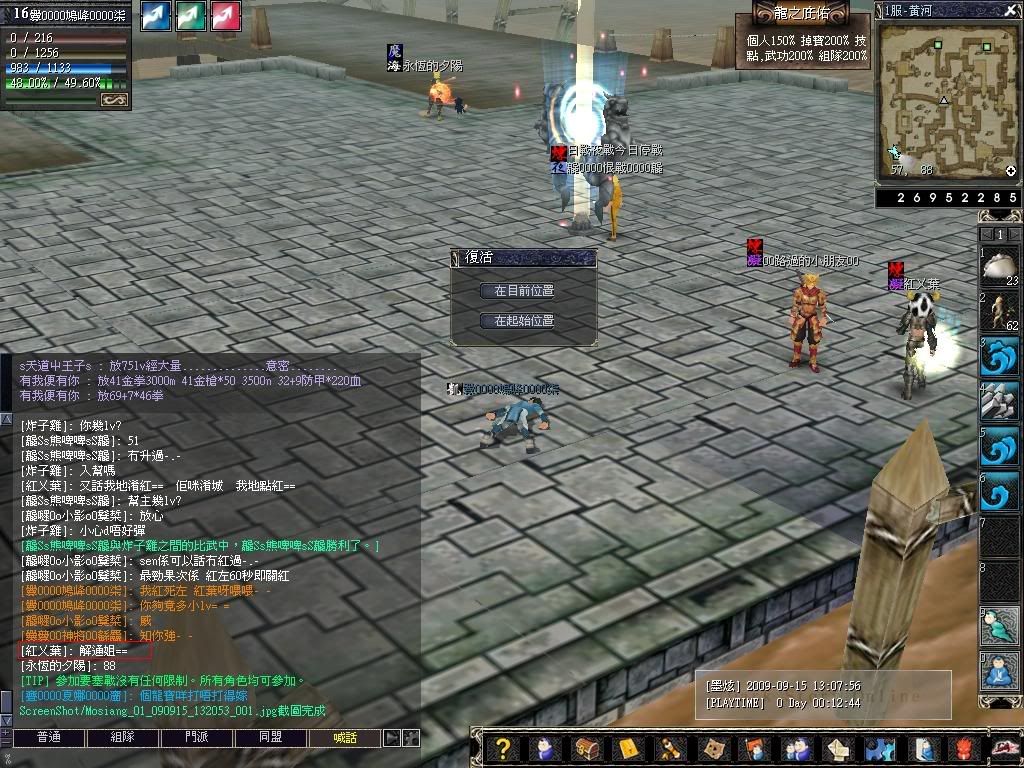Switch to the 門派 chat tab
1024x768 pixels.
pos(197,738)
